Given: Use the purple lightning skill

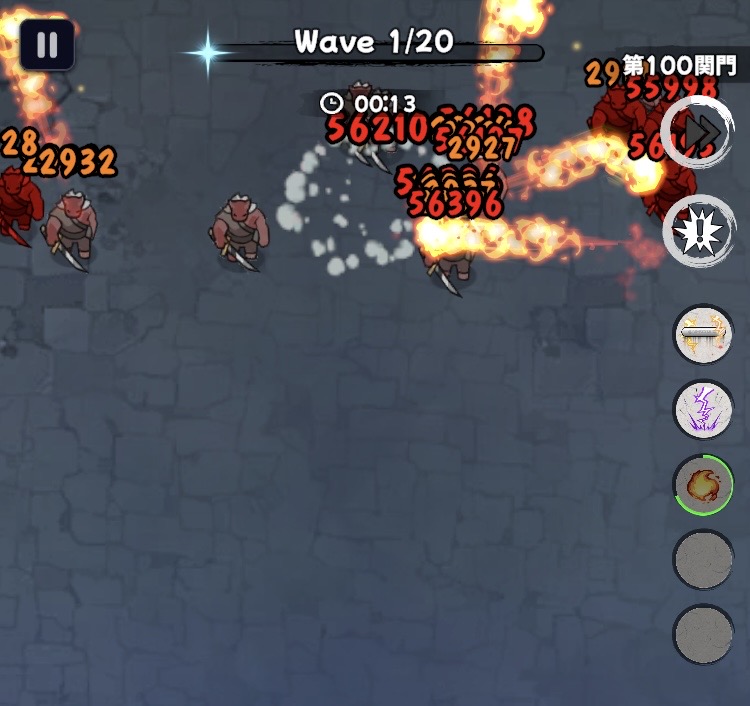Looking at the screenshot, I should tap(704, 409).
